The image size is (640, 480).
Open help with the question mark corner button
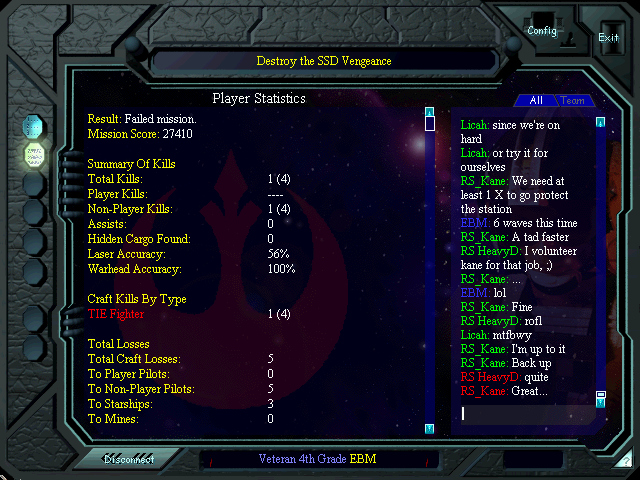point(624,462)
